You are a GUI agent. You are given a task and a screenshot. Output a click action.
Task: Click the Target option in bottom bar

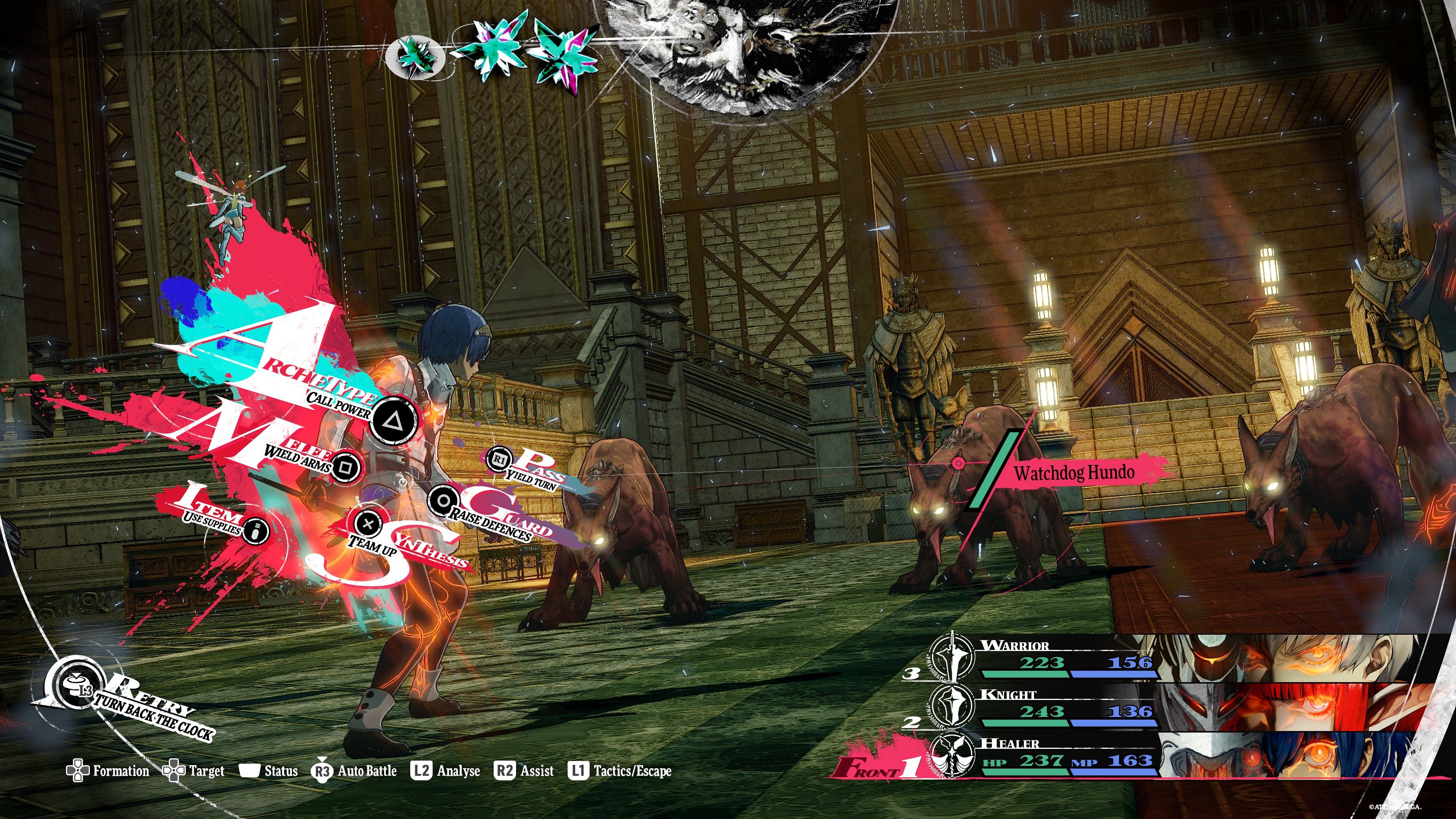point(193,771)
